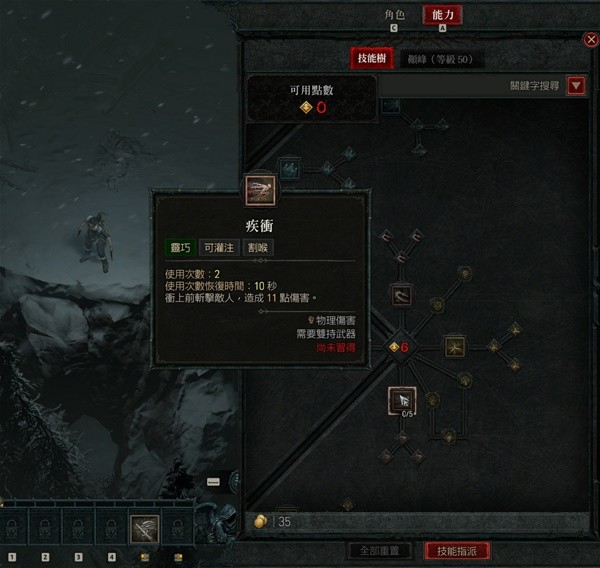Viewport: 600px width, 568px height.
Task: Select the 疾衝 skill icon above the tooltip
Action: pos(260,187)
